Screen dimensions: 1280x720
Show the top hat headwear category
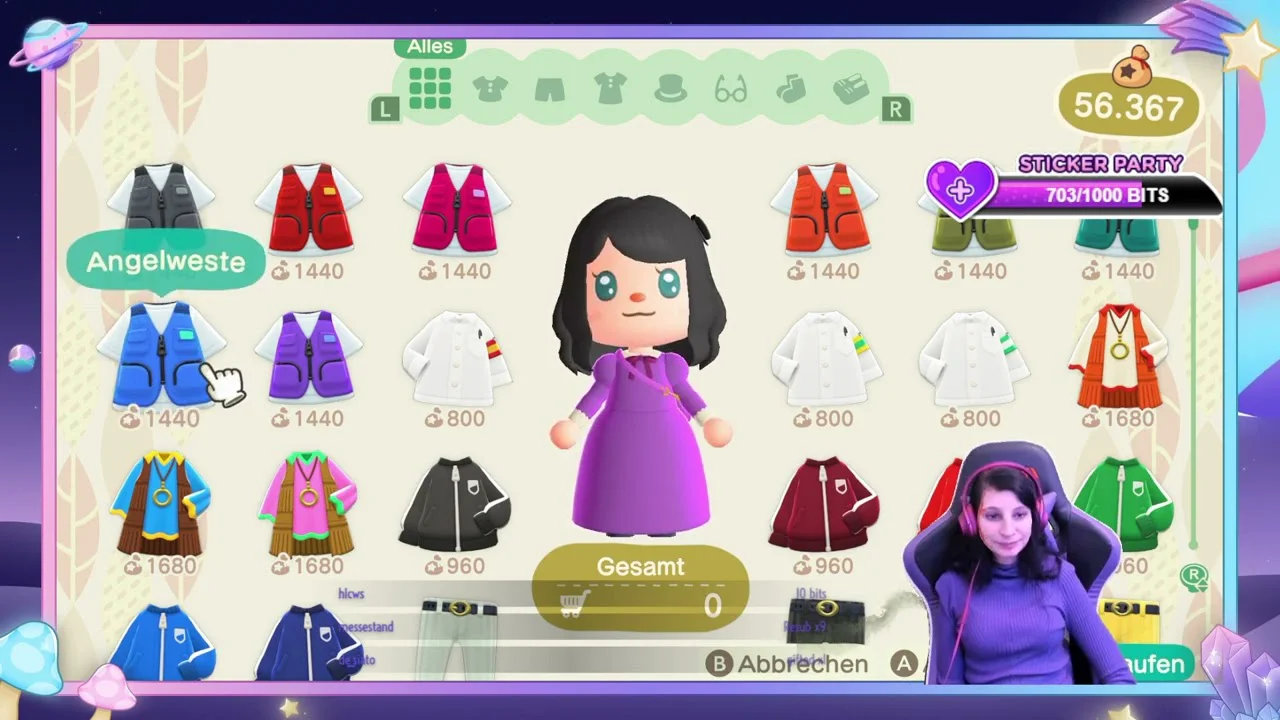pos(670,90)
